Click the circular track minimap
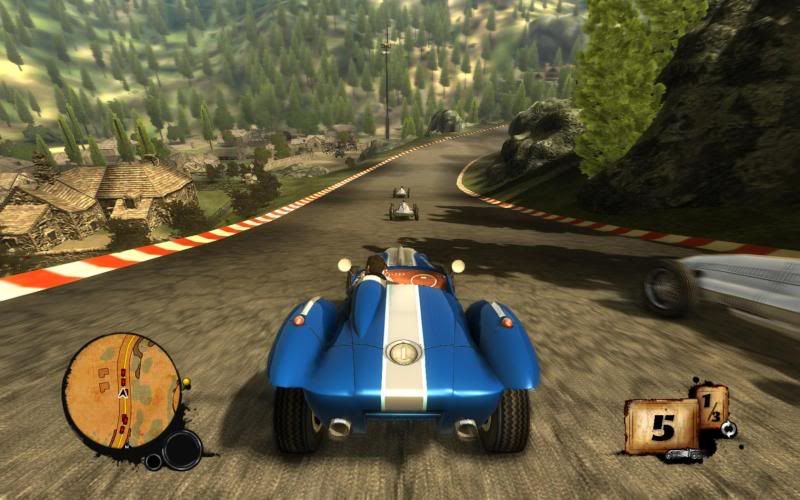 [121, 392]
